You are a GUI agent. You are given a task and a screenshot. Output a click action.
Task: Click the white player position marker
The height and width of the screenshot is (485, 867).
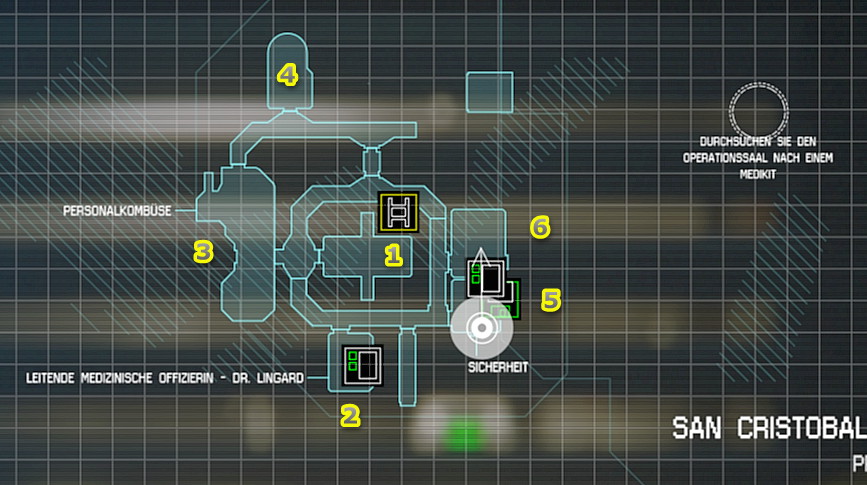point(481,328)
